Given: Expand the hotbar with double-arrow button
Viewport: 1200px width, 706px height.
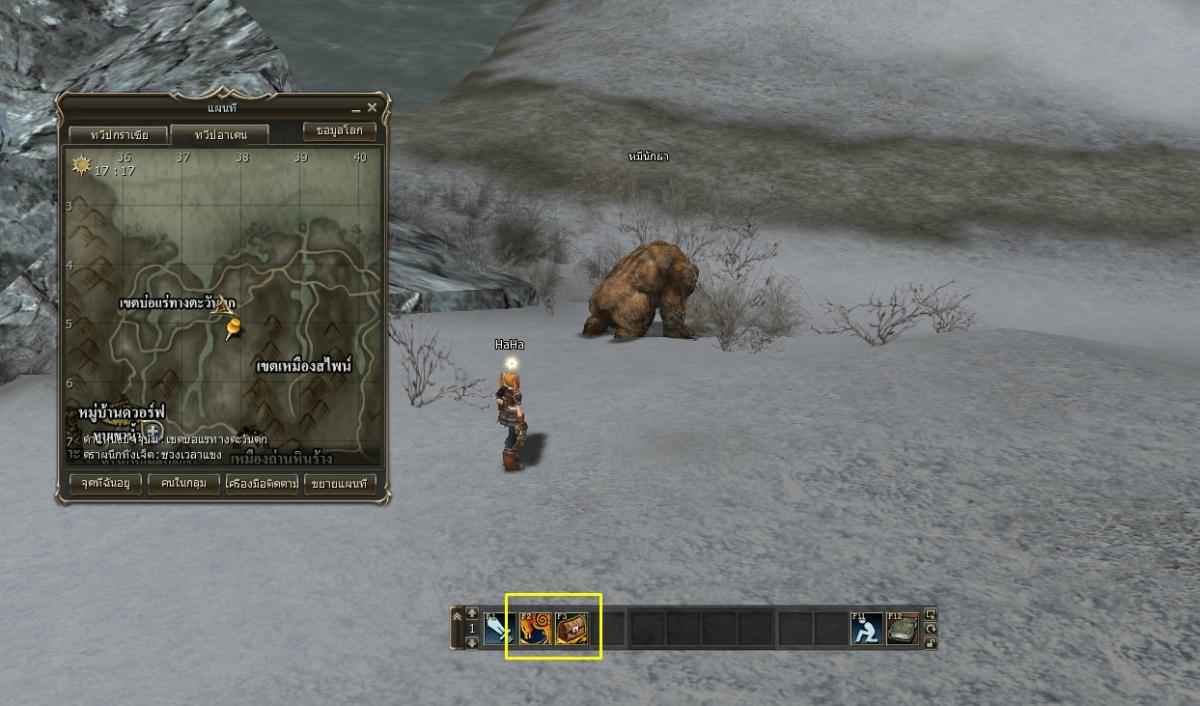Looking at the screenshot, I should [458, 616].
